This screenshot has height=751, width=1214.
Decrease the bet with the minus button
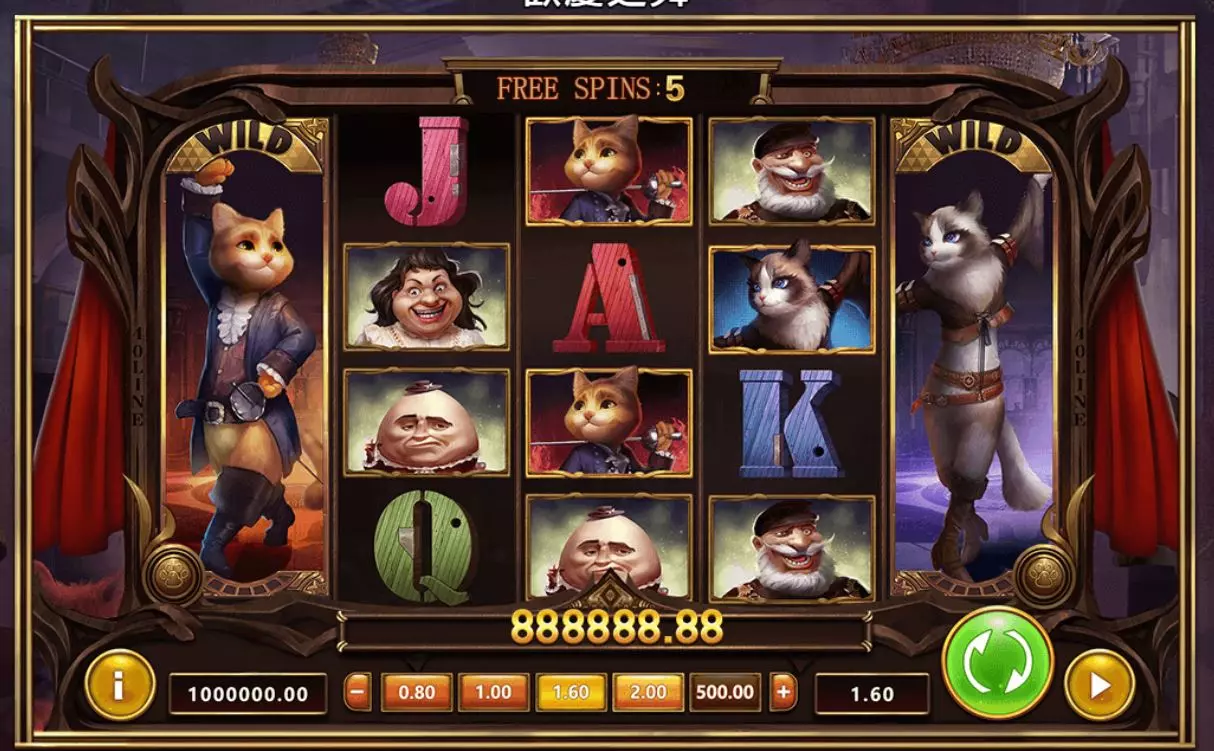[357, 692]
